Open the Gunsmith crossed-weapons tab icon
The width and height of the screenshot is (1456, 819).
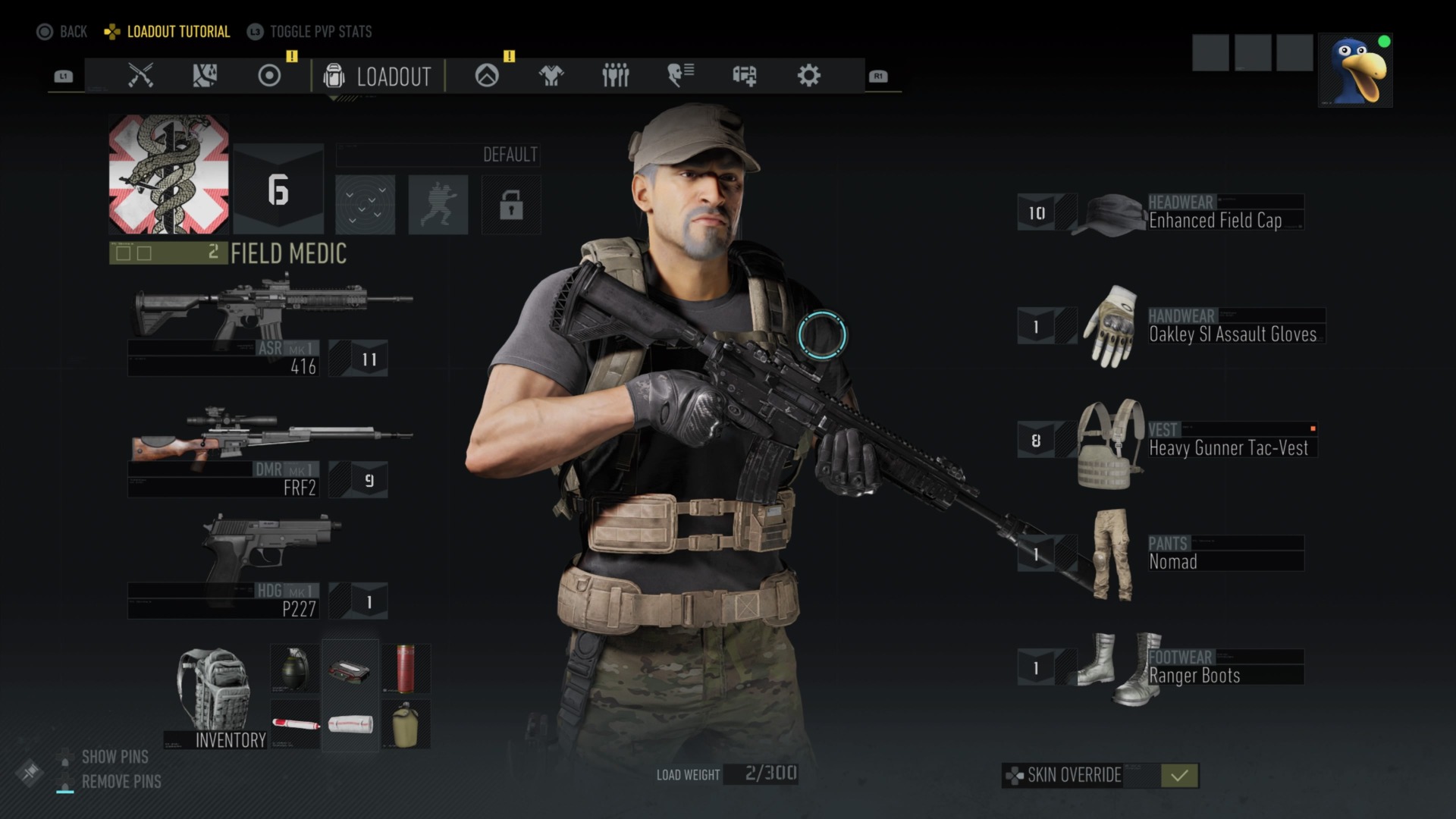(140, 76)
